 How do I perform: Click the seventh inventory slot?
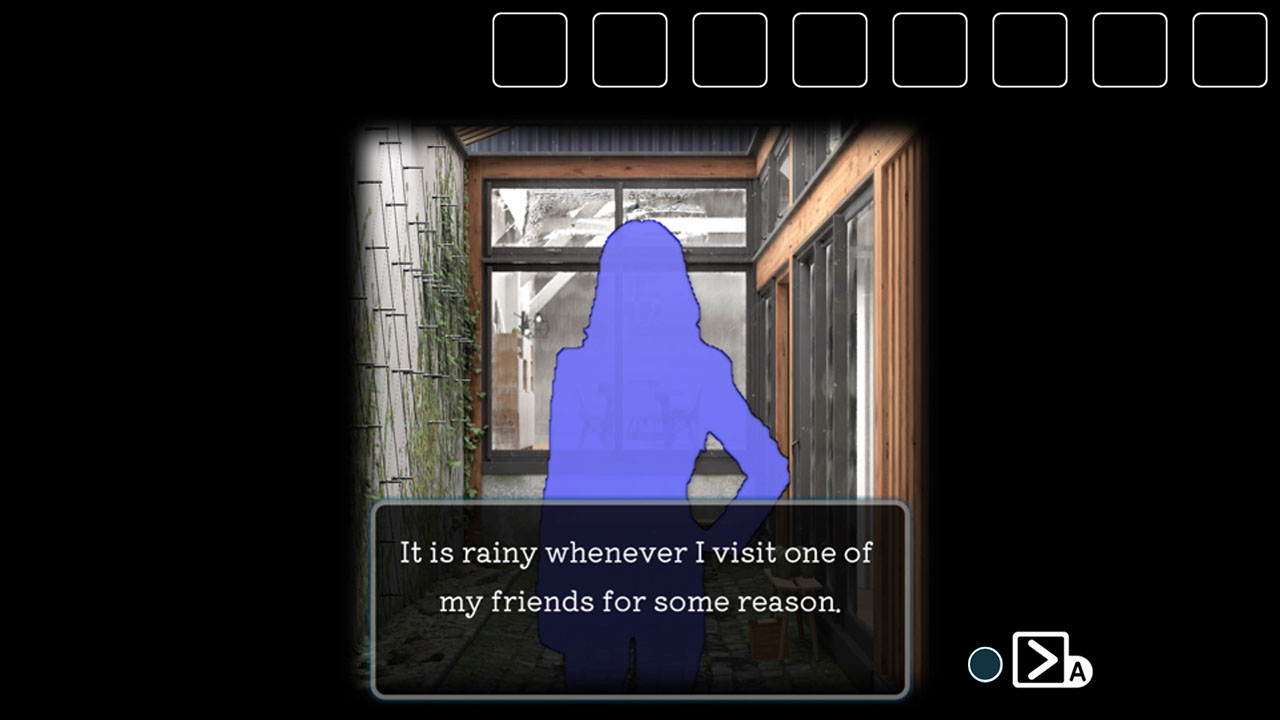pyautogui.click(x=1130, y=50)
